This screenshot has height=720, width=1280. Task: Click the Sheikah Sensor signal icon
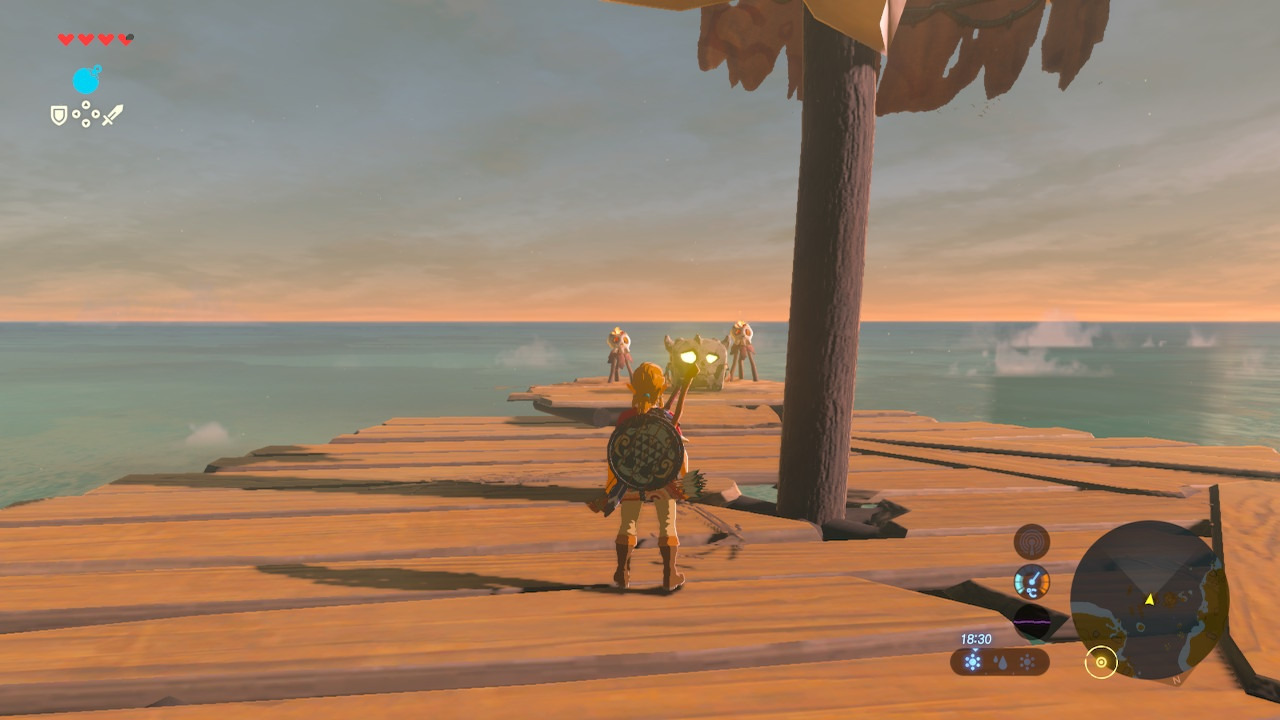pyautogui.click(x=1031, y=542)
